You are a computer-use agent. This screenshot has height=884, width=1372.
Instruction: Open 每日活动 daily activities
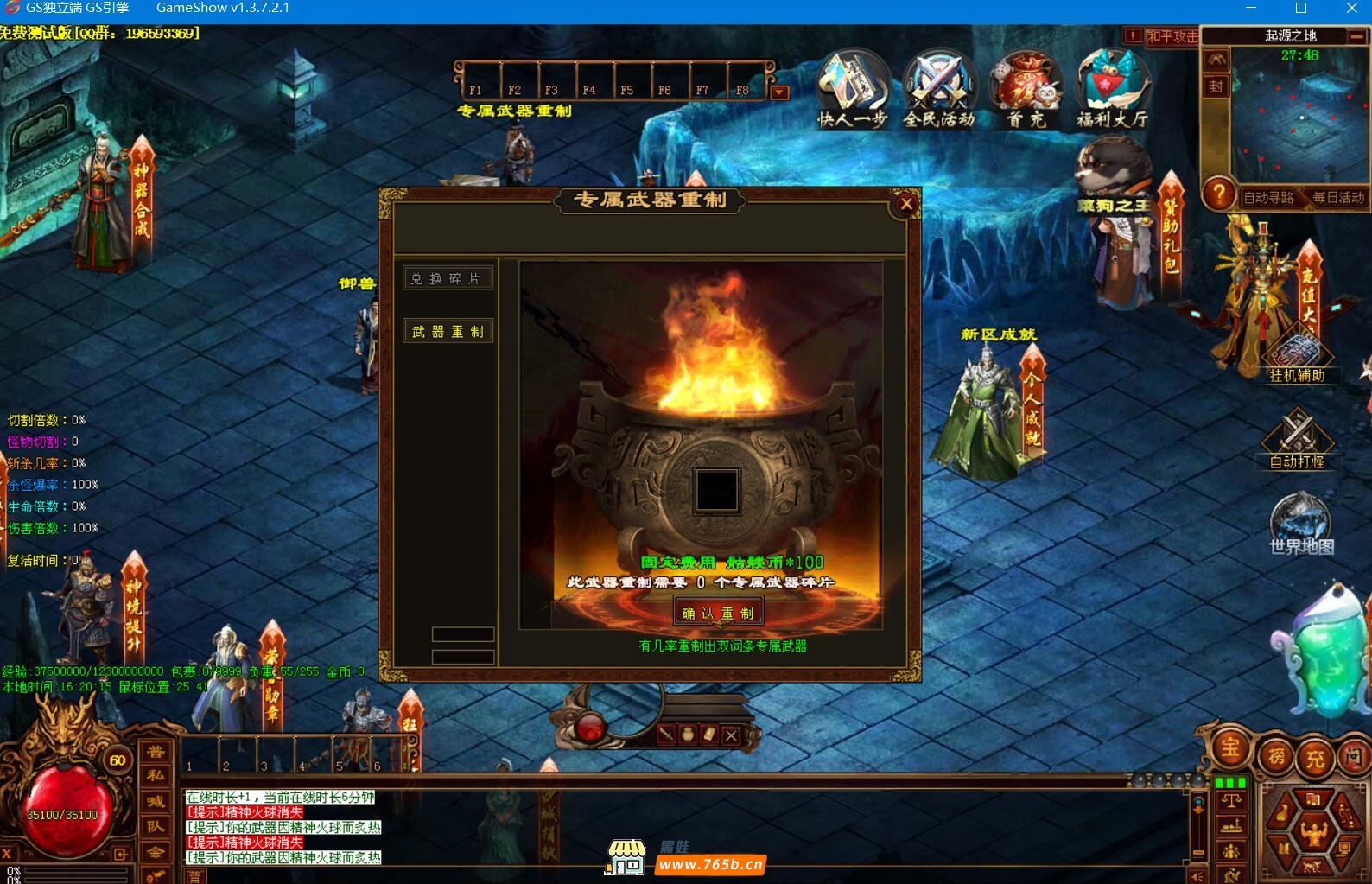[1337, 197]
